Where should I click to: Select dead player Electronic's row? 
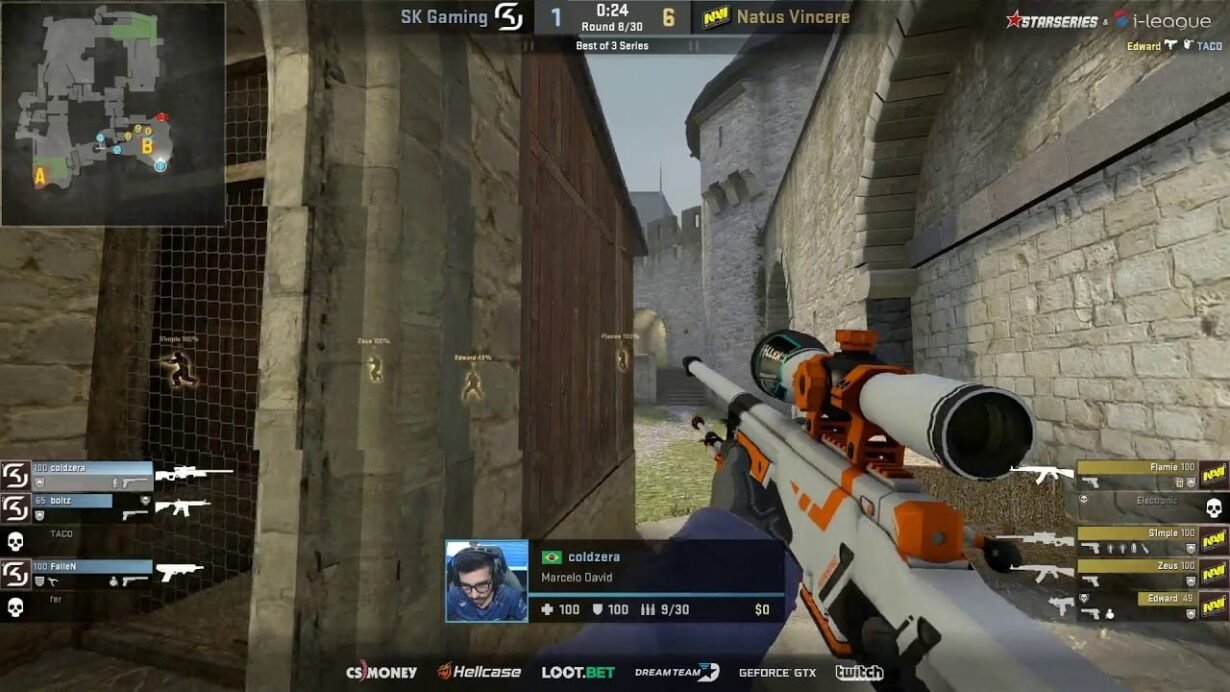point(1150,507)
